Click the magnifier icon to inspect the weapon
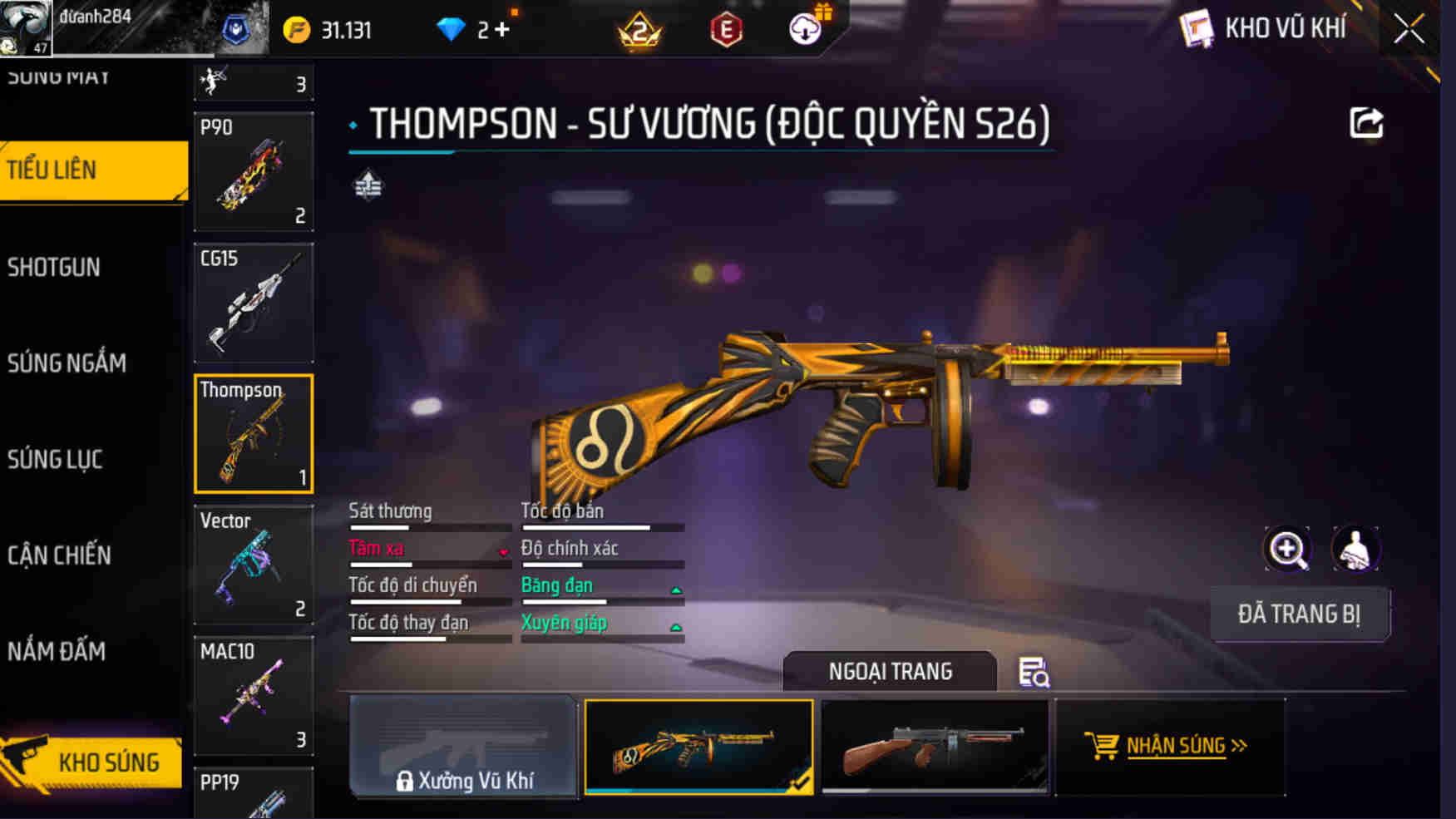 [x=1286, y=549]
